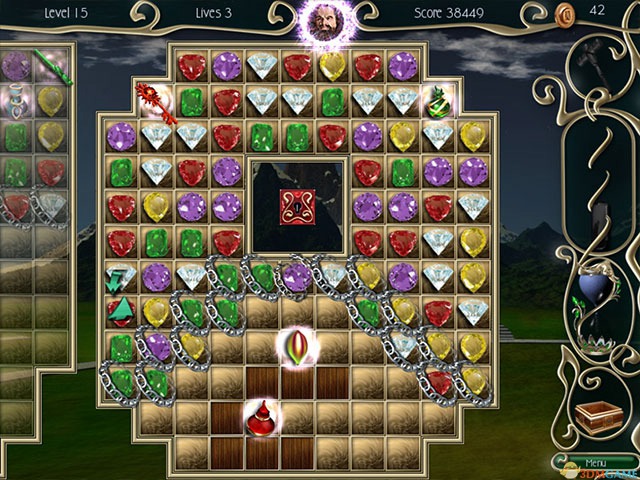Click the red keyhole lock block
Viewport: 640px width, 480px height.
(297, 206)
